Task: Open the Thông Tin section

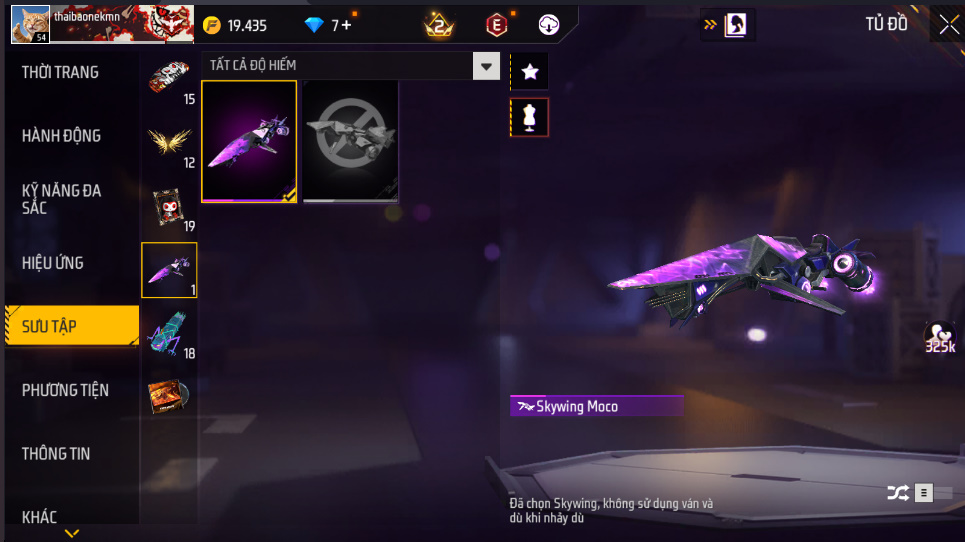Action: pos(56,454)
